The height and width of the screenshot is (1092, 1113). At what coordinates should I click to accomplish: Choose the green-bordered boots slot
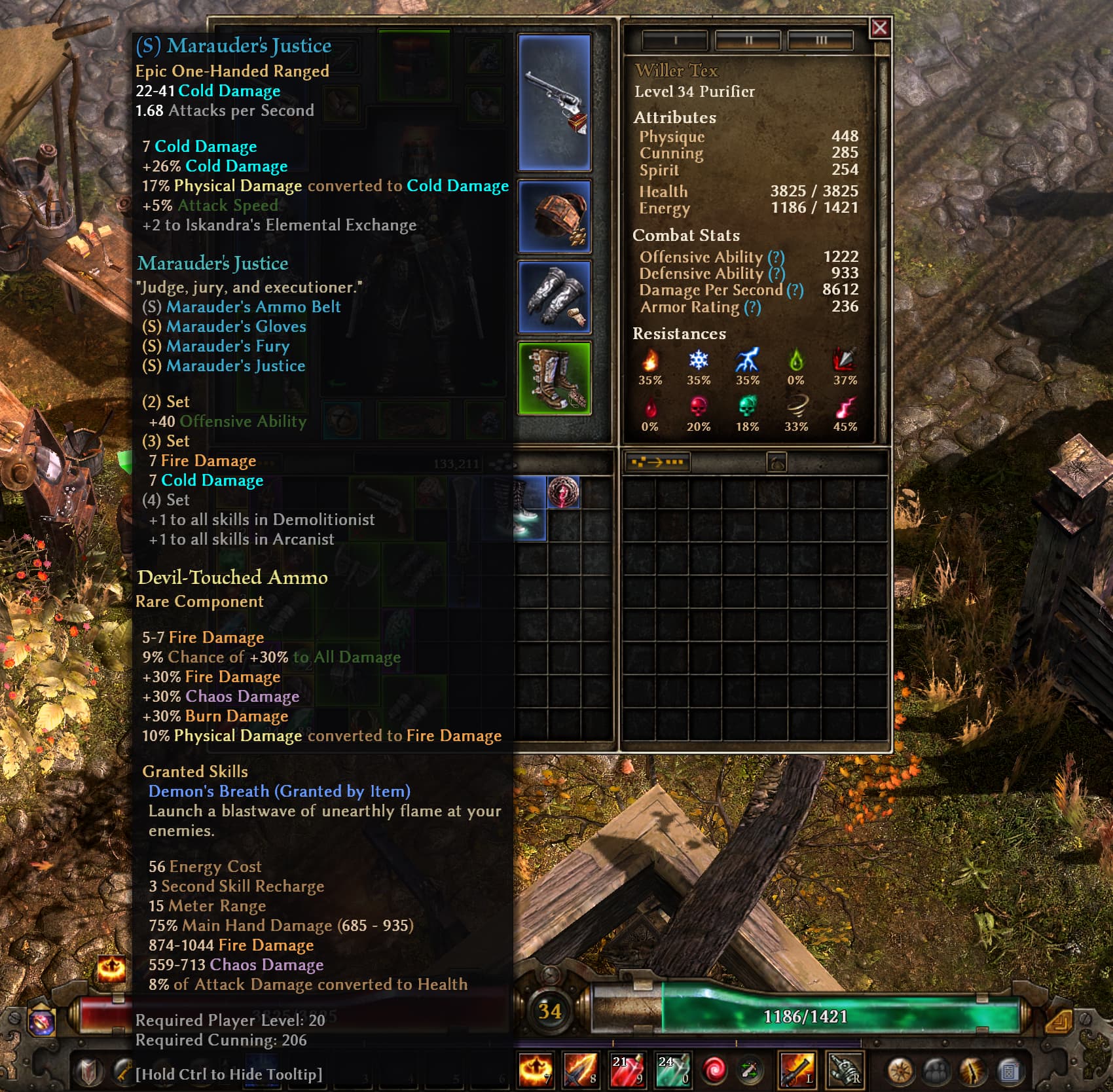[x=555, y=378]
